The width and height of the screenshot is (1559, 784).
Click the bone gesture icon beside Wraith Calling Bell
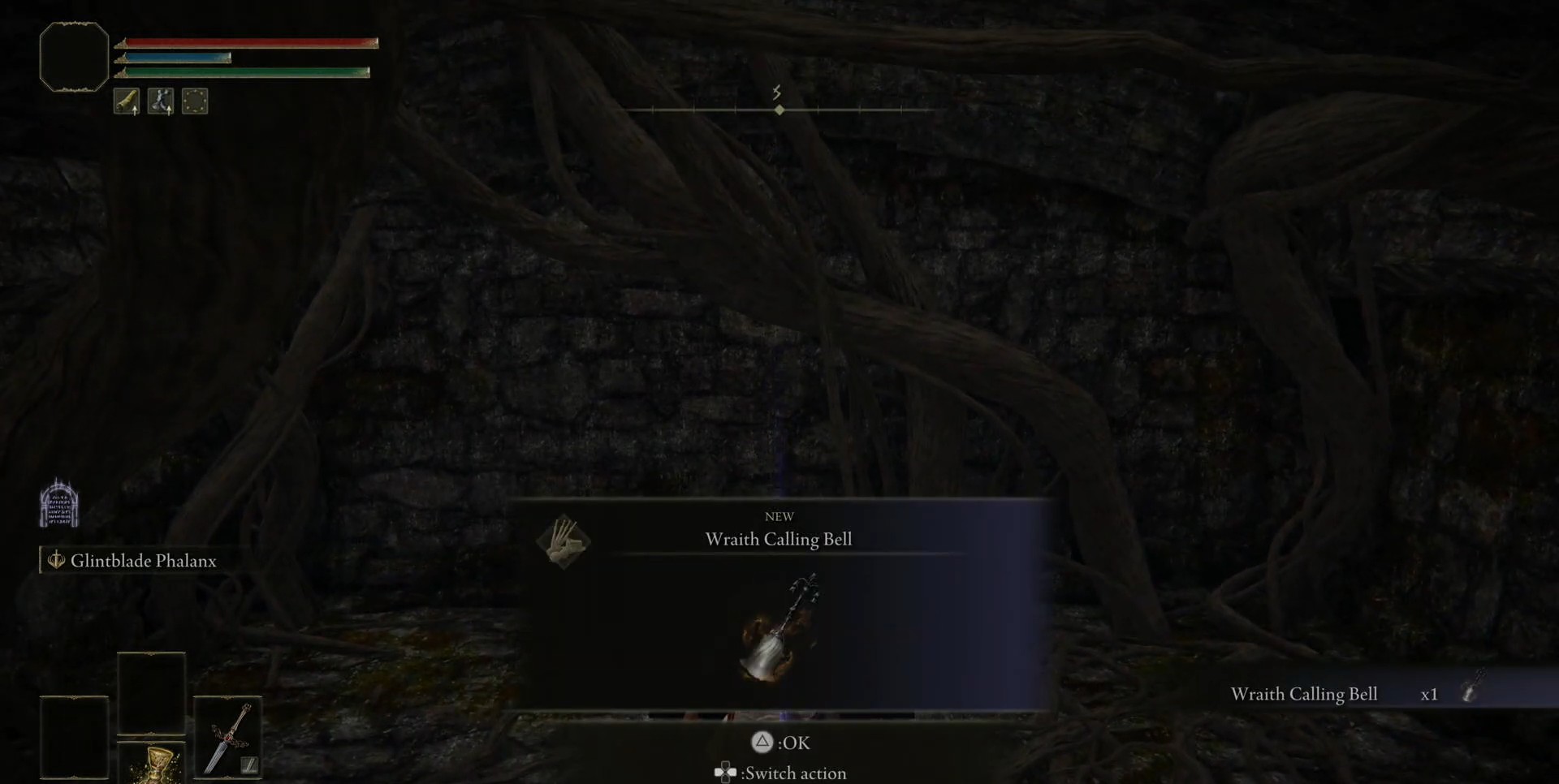564,542
